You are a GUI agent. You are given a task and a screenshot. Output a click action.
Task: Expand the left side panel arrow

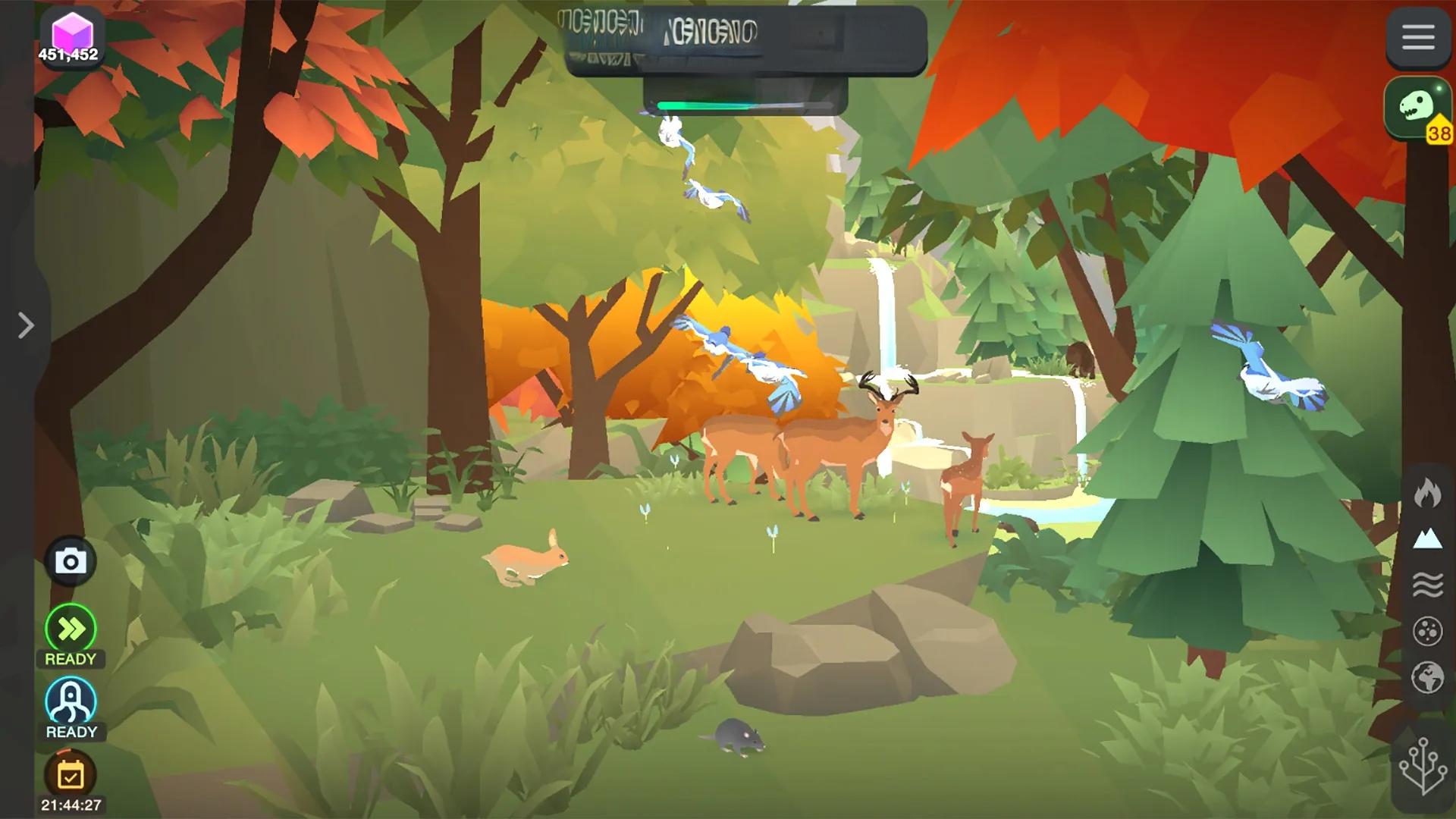tap(26, 325)
